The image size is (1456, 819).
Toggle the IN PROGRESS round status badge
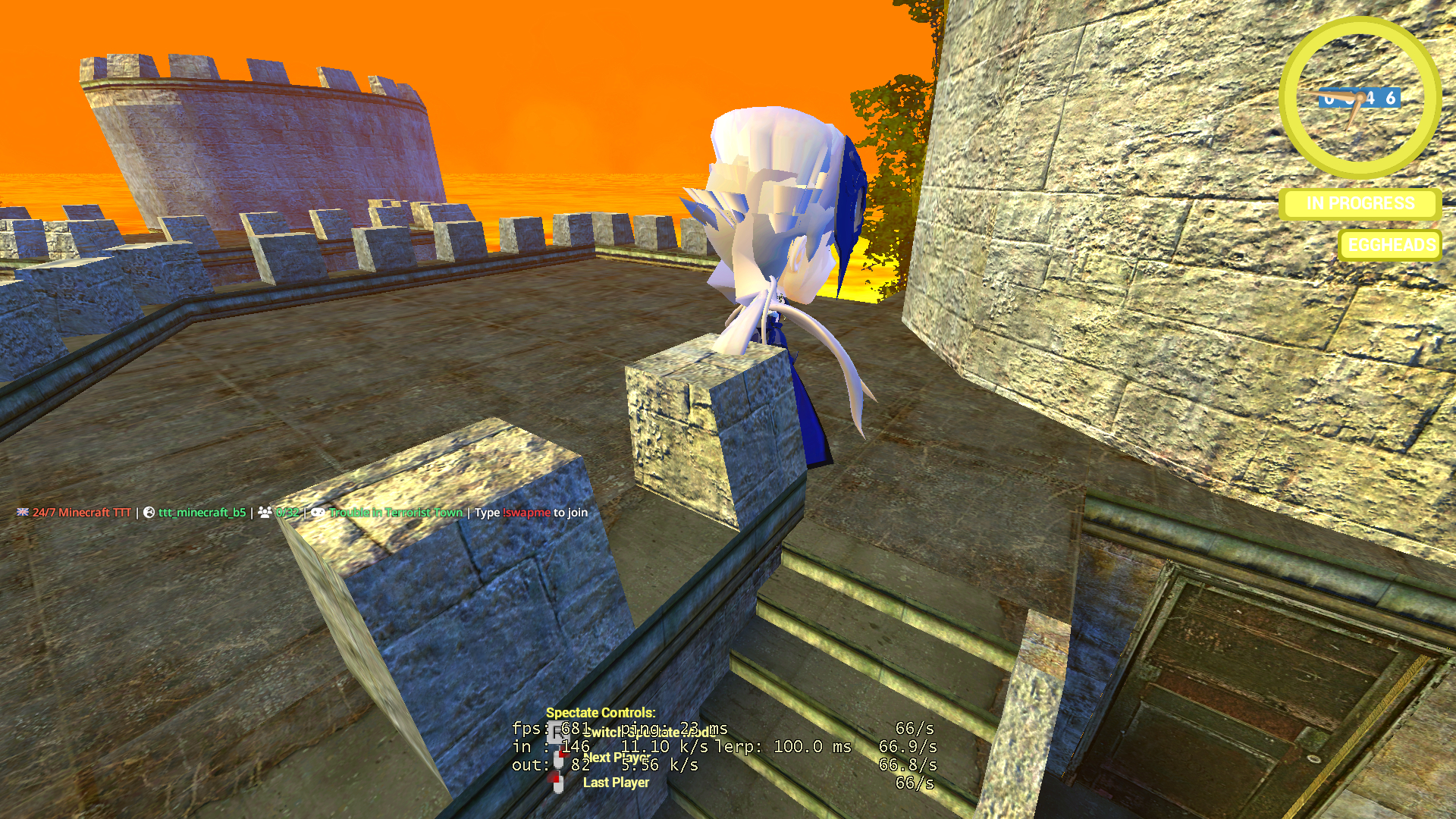pyautogui.click(x=1360, y=203)
